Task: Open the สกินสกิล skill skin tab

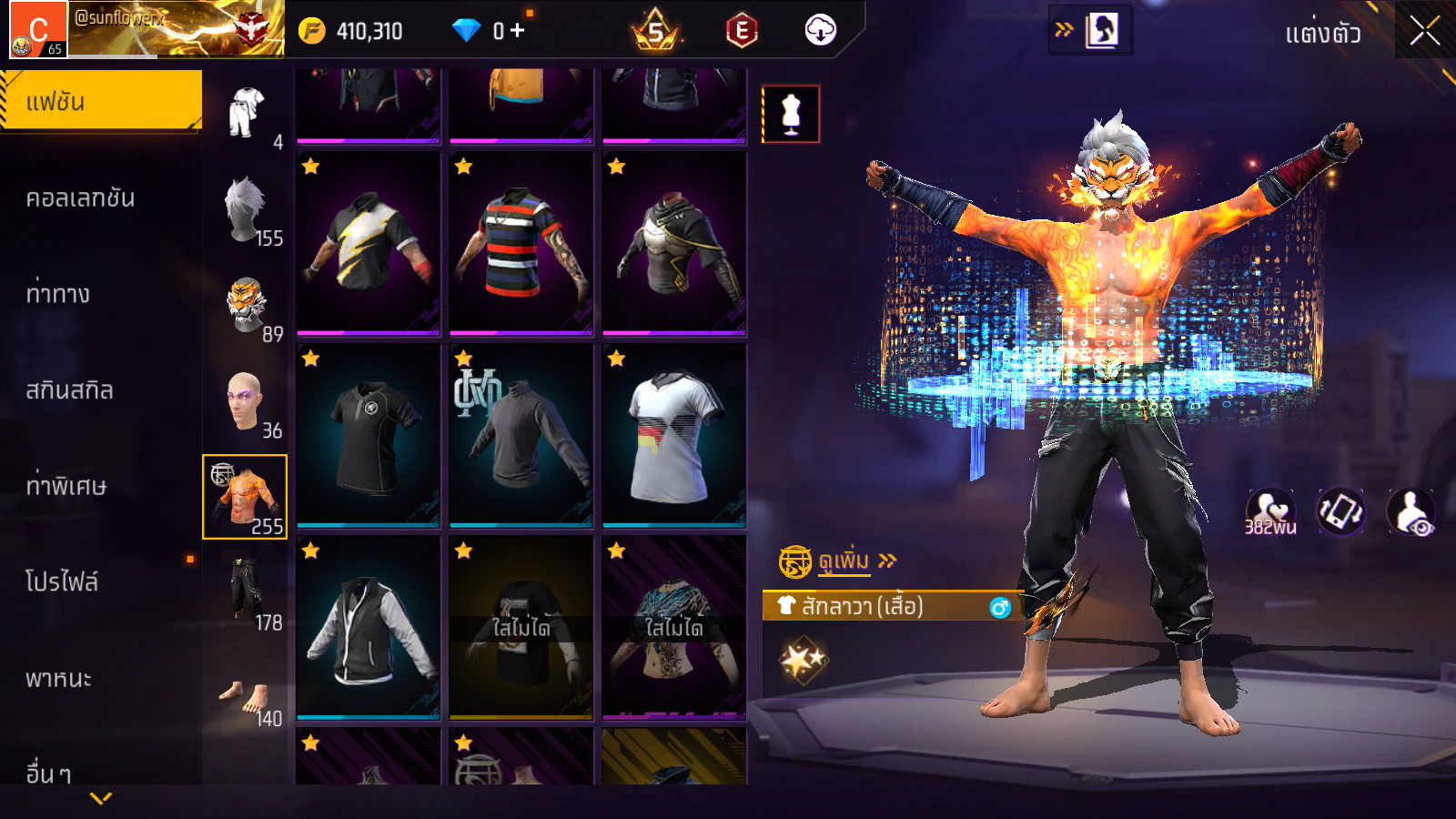Action: point(70,390)
